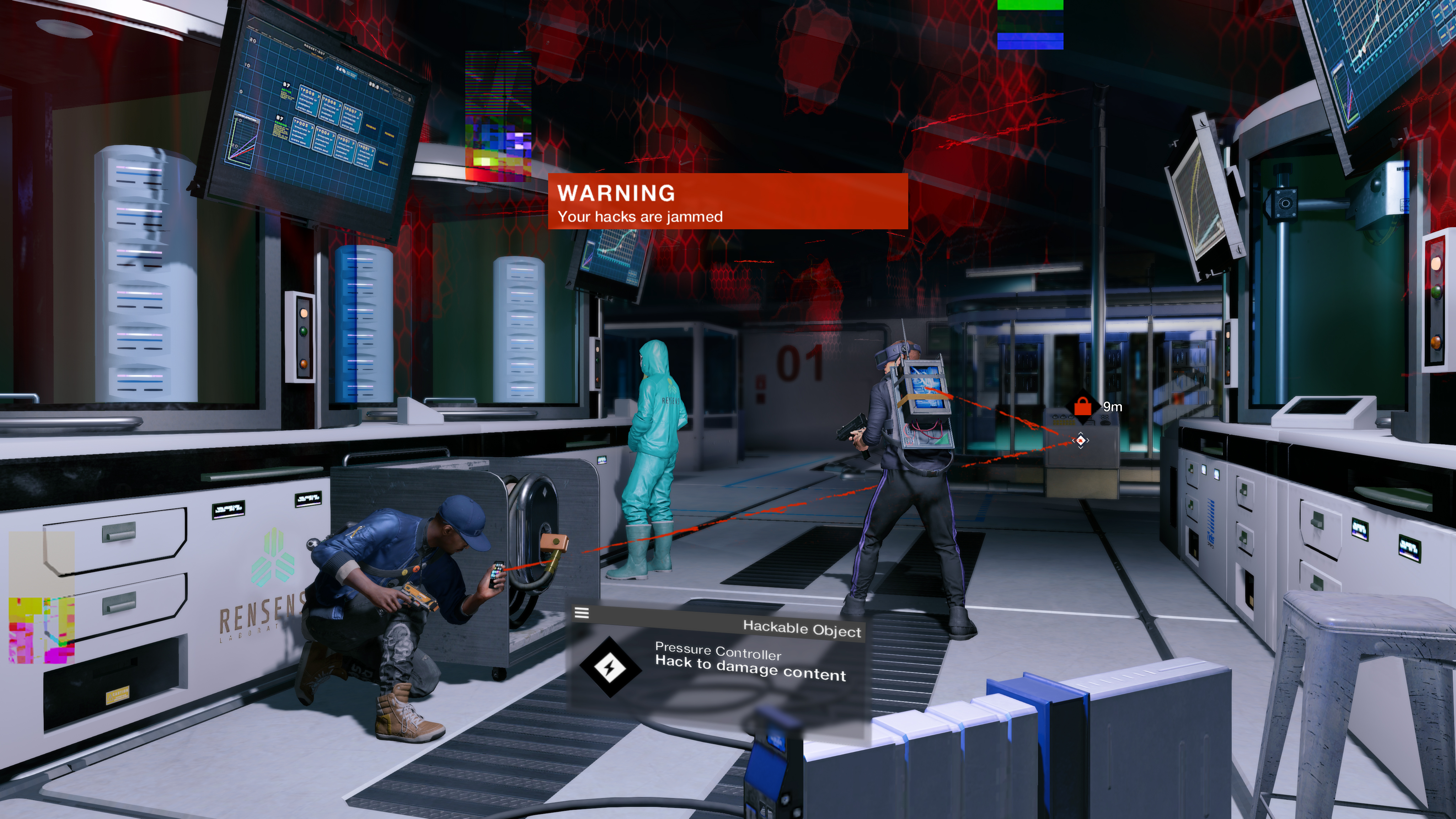1456x819 pixels.
Task: Target the white diamond reticle on the console
Action: (x=1080, y=440)
